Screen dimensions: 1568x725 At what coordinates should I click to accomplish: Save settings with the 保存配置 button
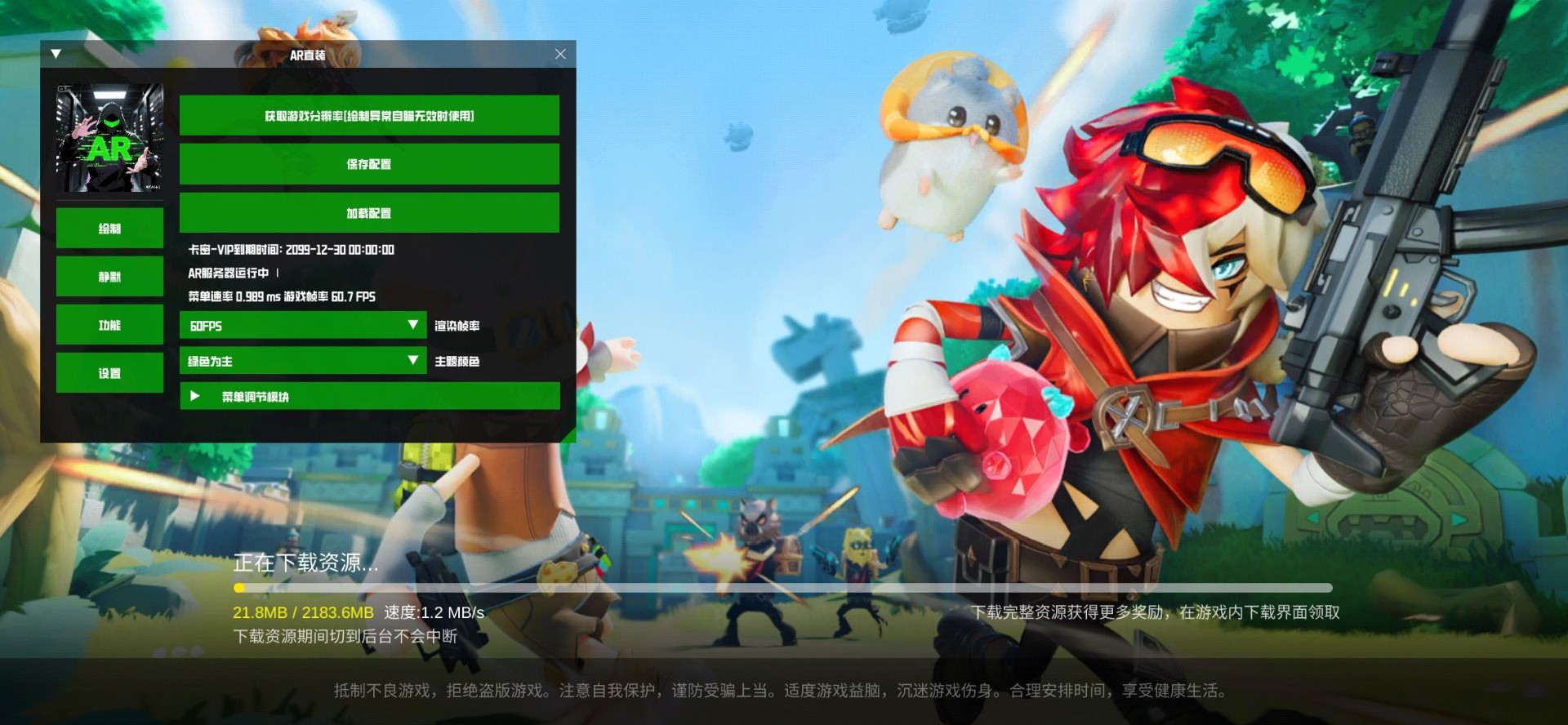tap(369, 164)
